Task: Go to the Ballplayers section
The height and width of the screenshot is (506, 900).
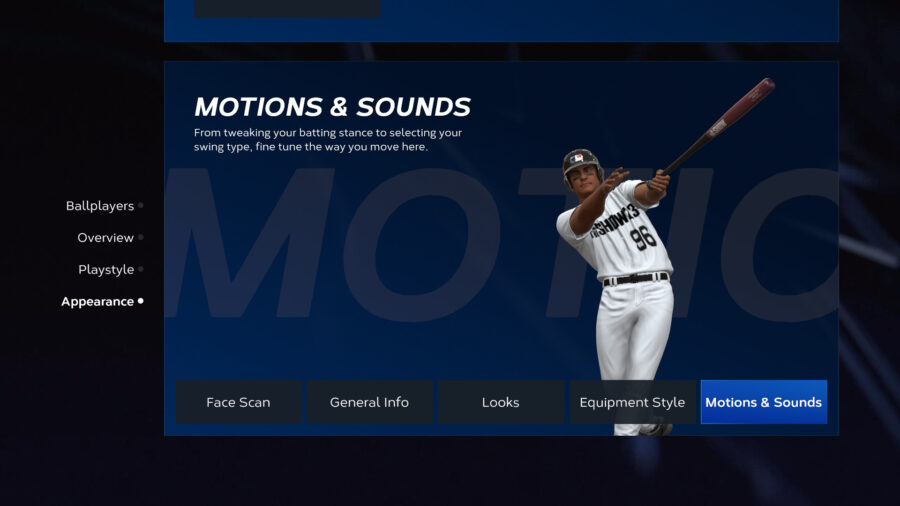Action: pyautogui.click(x=100, y=206)
